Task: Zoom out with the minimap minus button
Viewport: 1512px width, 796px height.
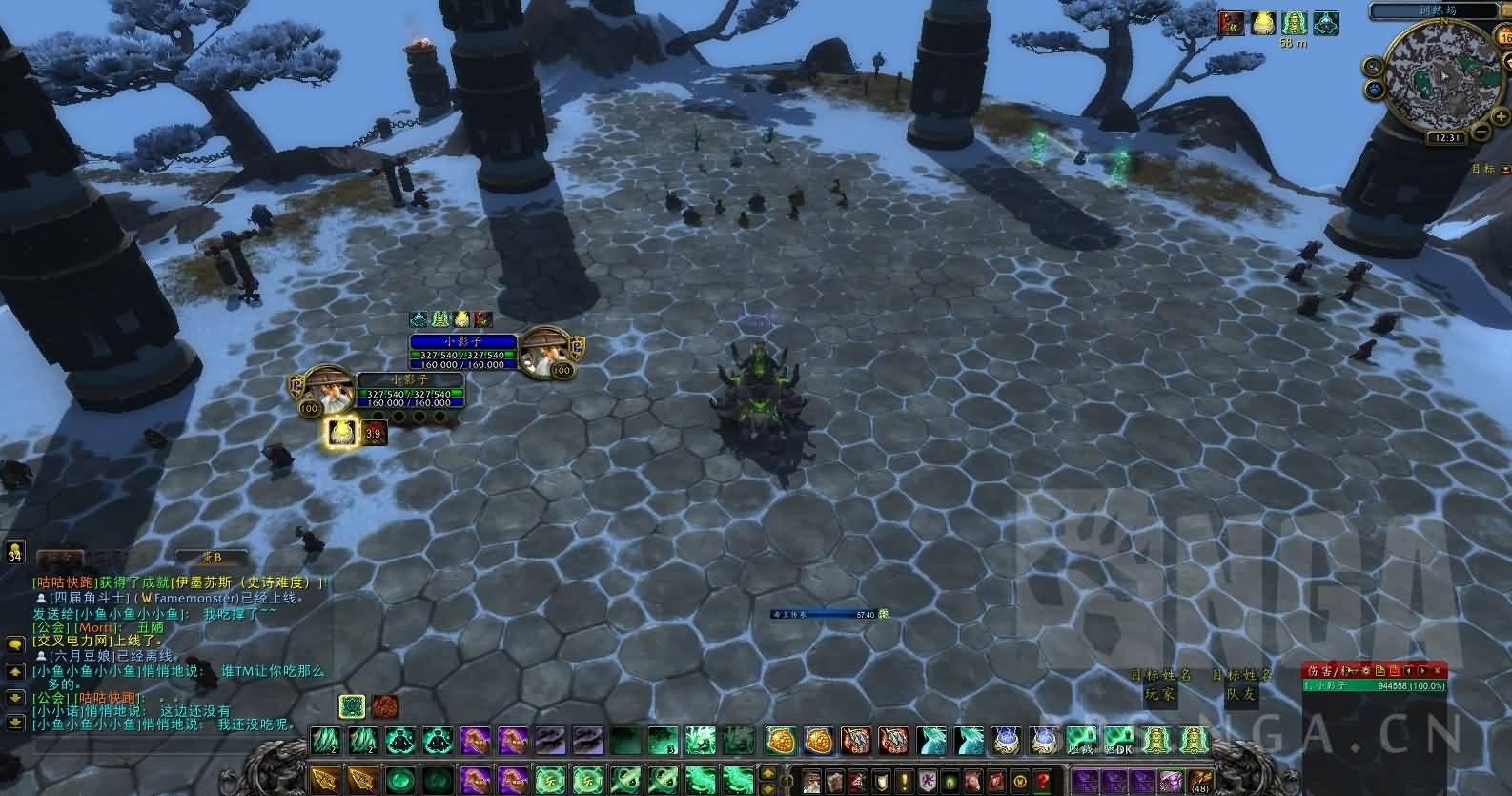Action: click(1479, 133)
